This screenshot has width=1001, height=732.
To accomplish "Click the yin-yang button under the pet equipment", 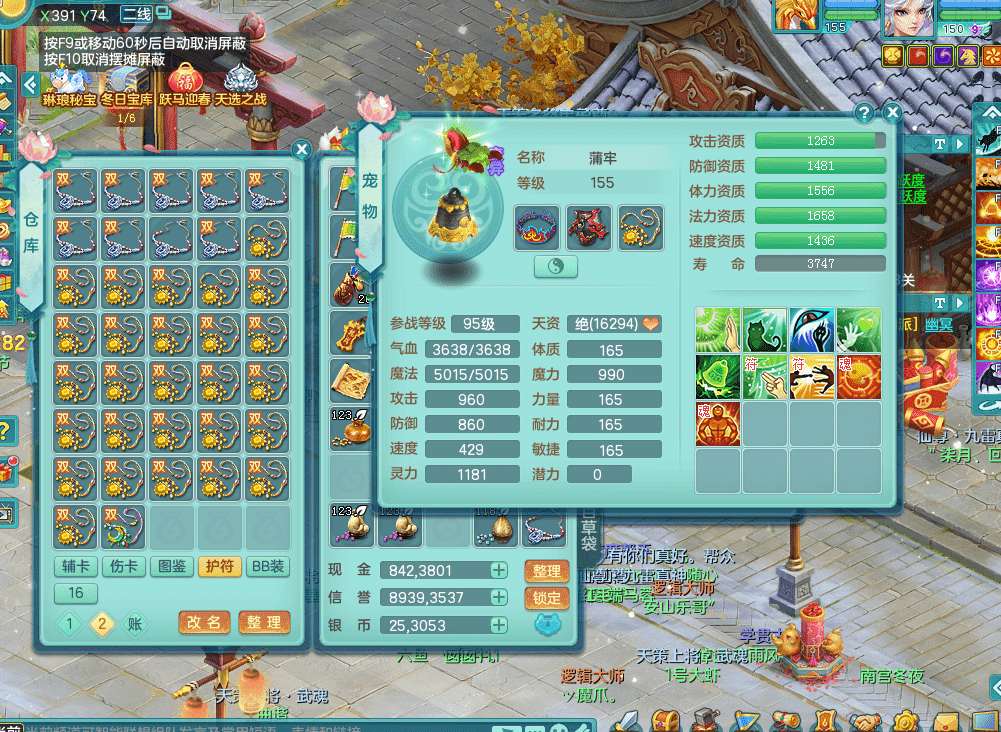I will click(557, 265).
